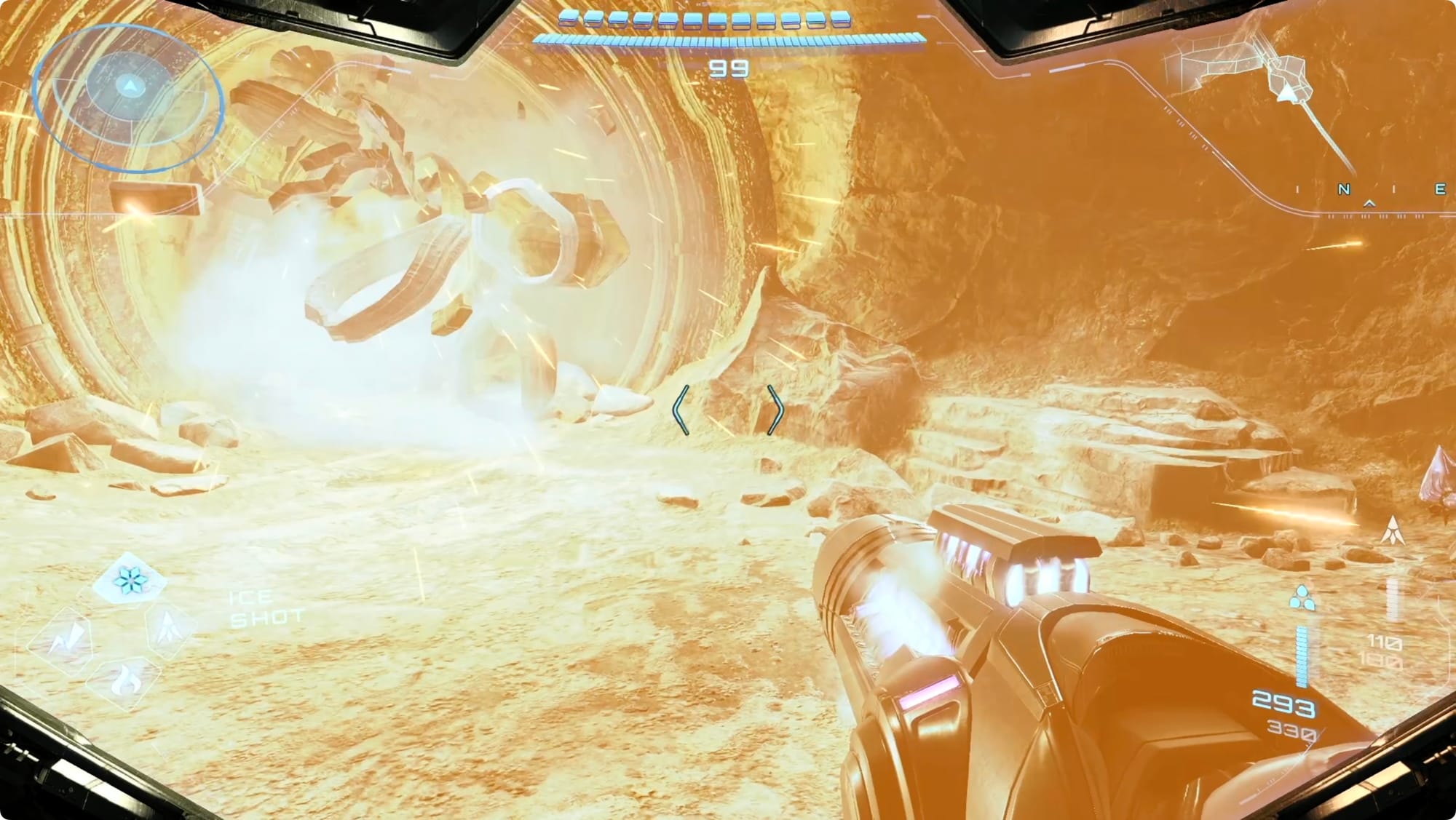
Task: Choose the flame shot icon
Action: click(122, 681)
